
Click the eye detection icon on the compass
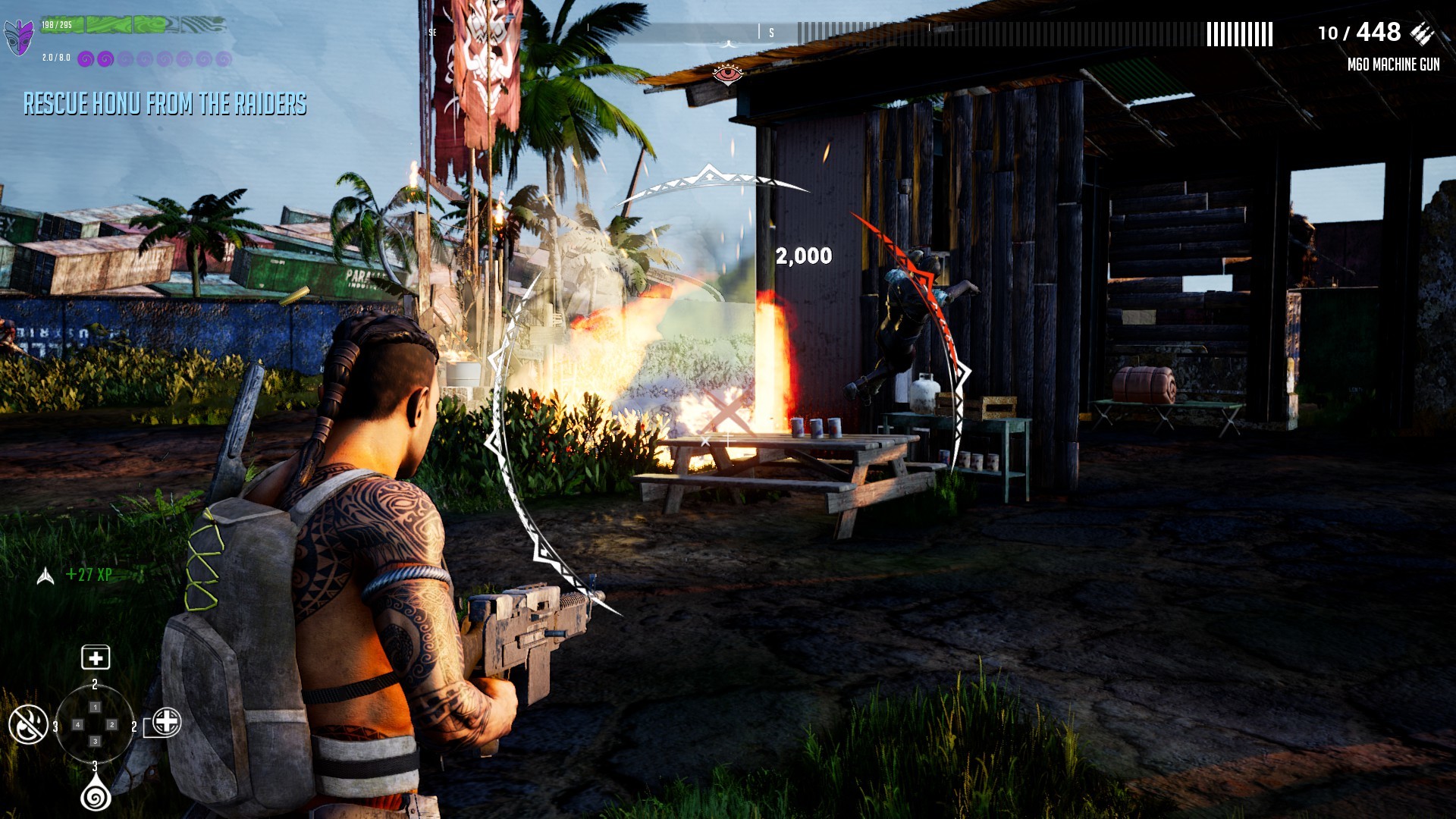pyautogui.click(x=726, y=75)
